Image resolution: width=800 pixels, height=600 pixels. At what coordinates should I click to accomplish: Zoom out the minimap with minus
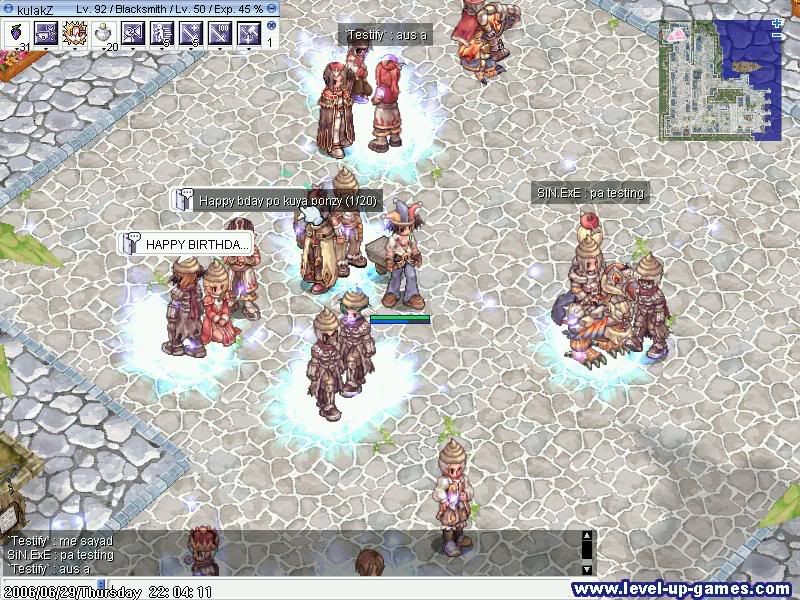(777, 36)
